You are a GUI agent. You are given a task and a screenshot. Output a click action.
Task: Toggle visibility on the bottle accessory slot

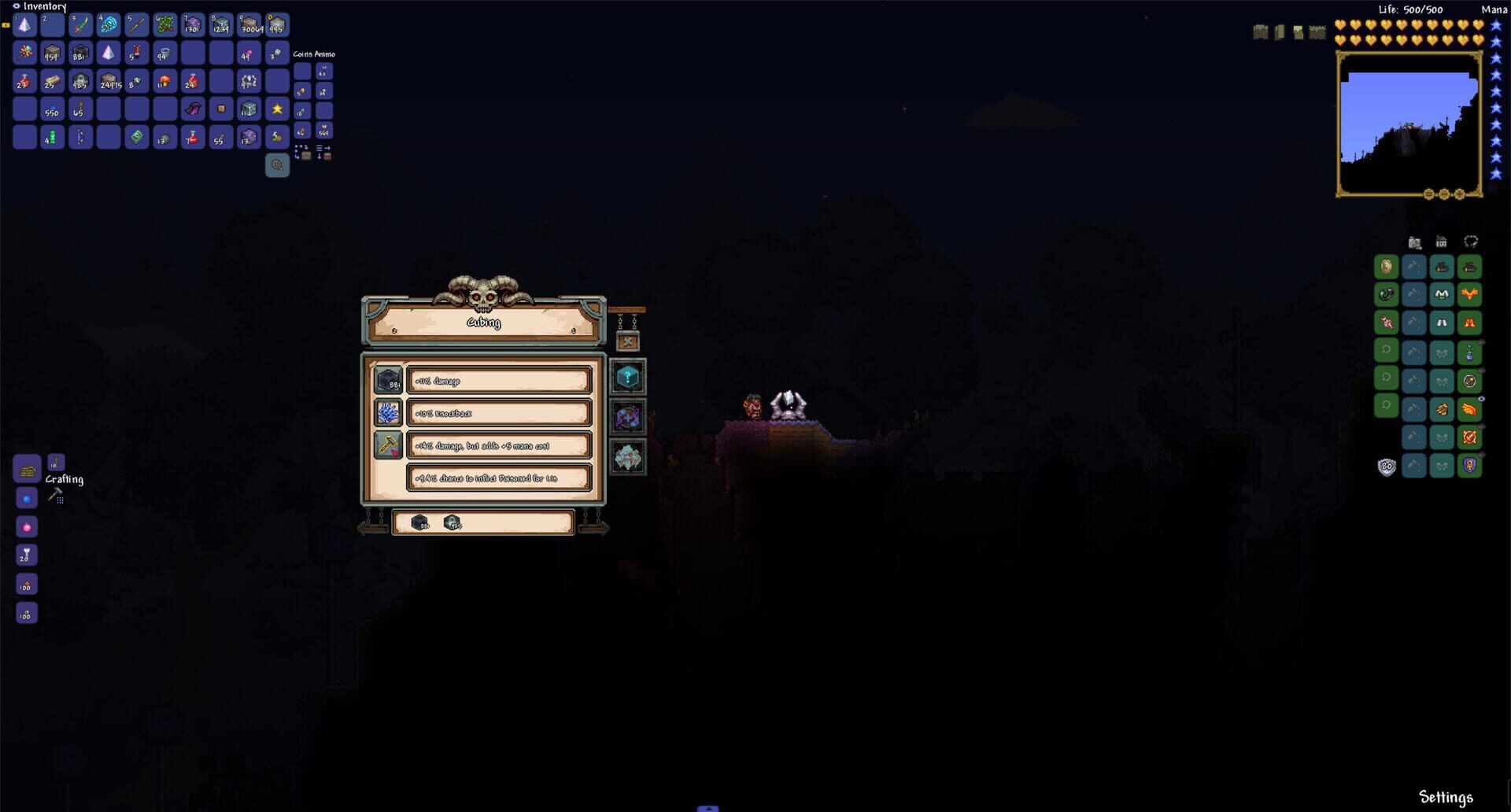[x=1482, y=341]
